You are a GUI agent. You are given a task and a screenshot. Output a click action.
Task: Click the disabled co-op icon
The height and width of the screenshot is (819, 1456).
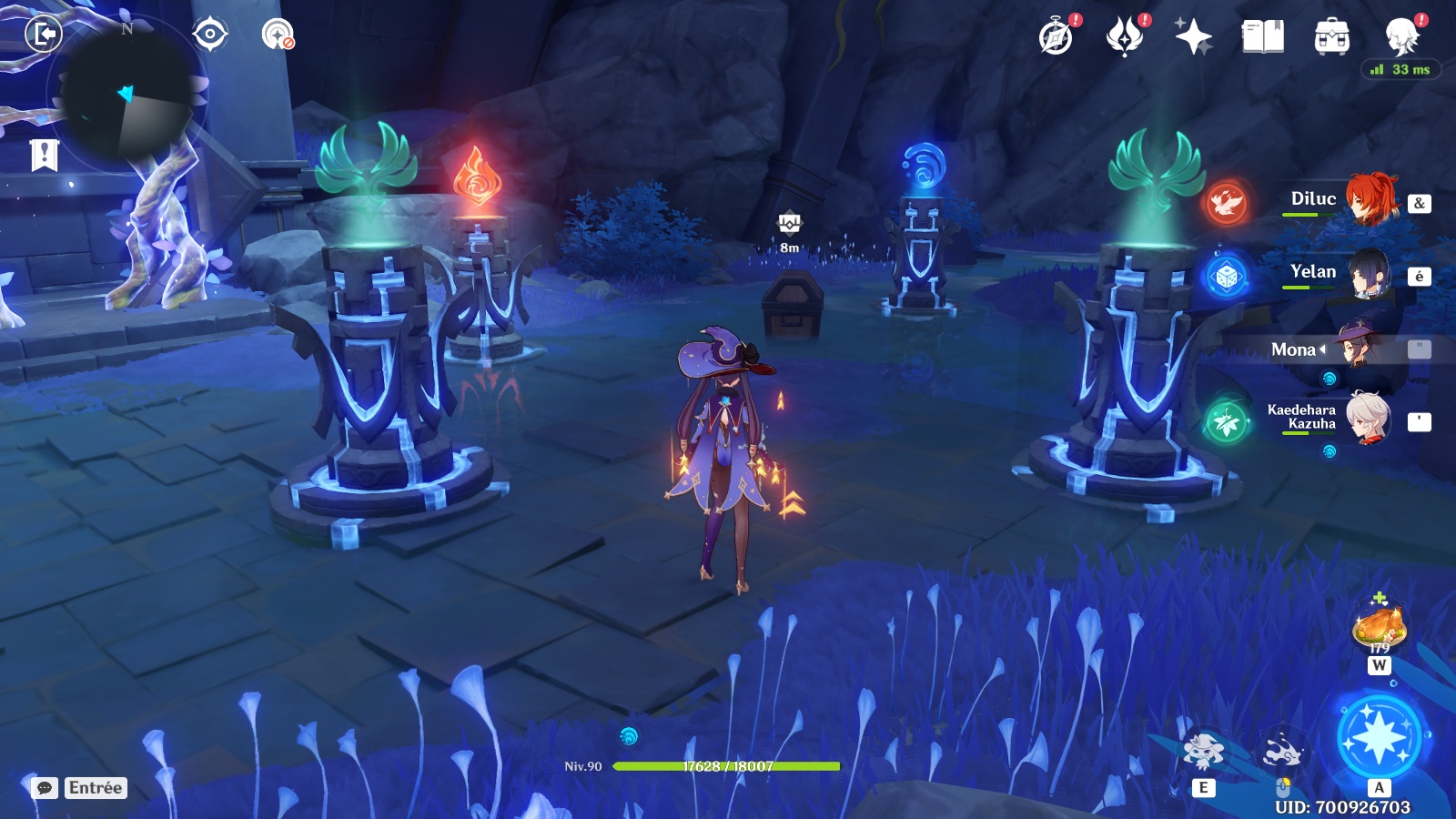[278, 35]
